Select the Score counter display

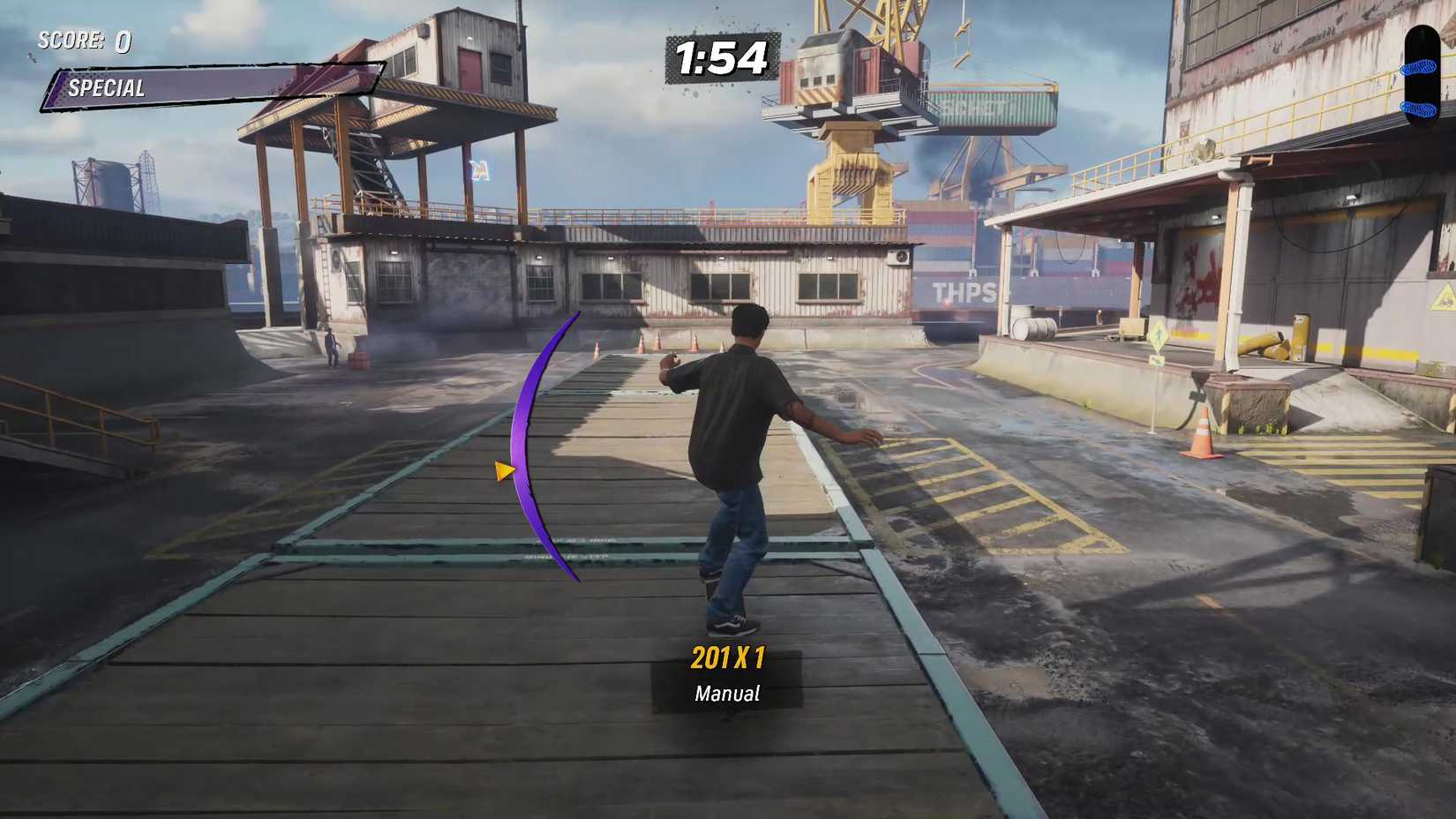(x=84, y=40)
